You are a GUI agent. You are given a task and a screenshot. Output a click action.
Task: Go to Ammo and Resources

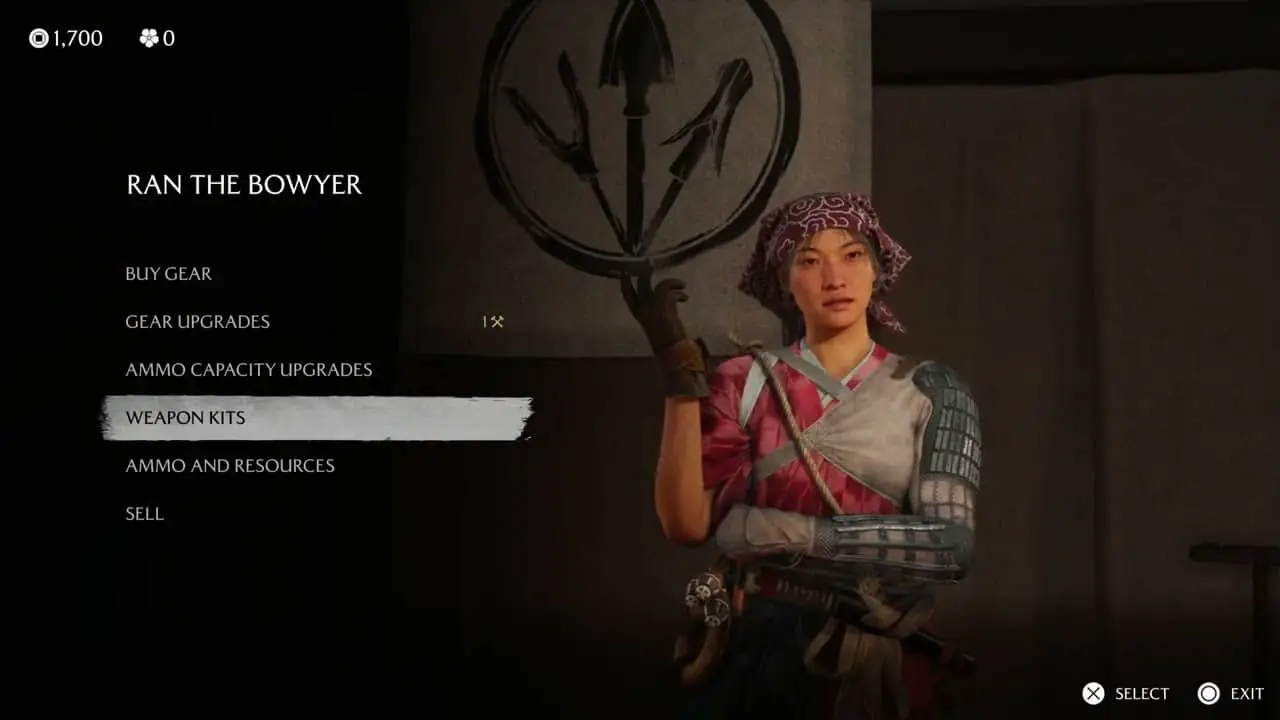click(230, 466)
